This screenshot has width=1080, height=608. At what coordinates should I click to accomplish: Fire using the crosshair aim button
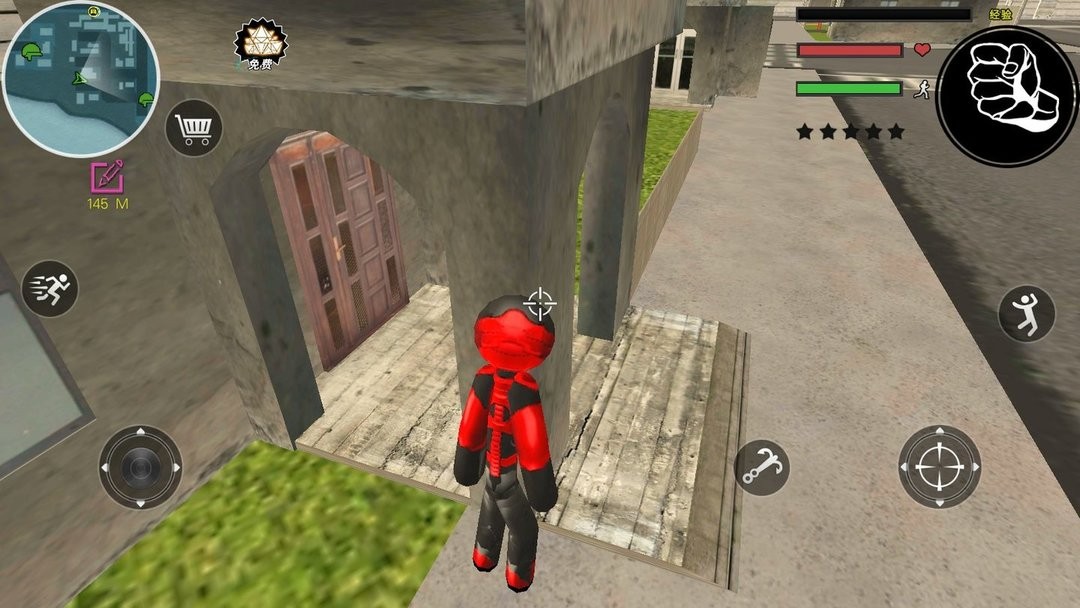(939, 467)
